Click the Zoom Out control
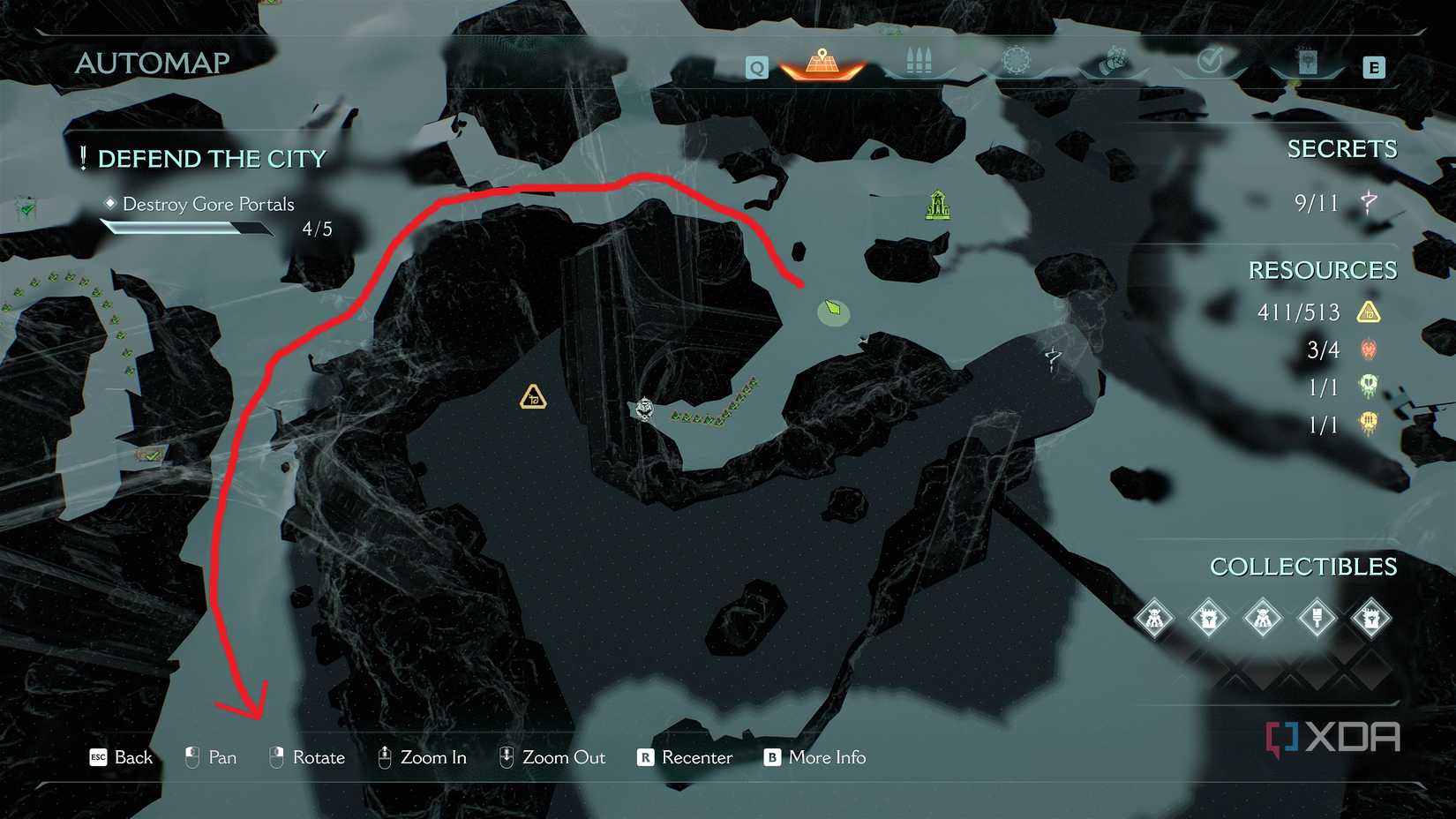Viewport: 1456px width, 819px height. (x=552, y=757)
